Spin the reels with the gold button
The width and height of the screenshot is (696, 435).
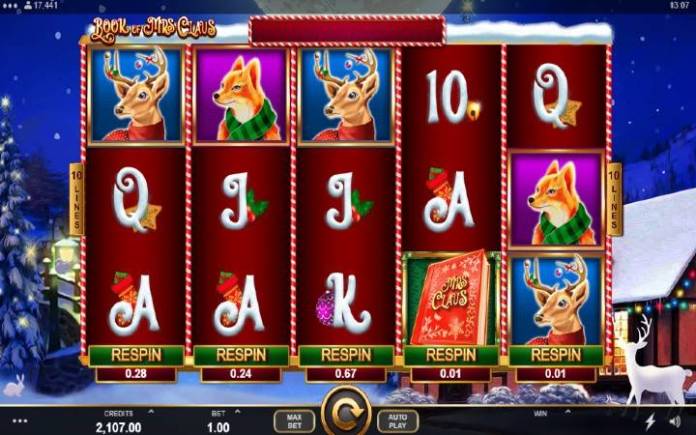click(346, 414)
